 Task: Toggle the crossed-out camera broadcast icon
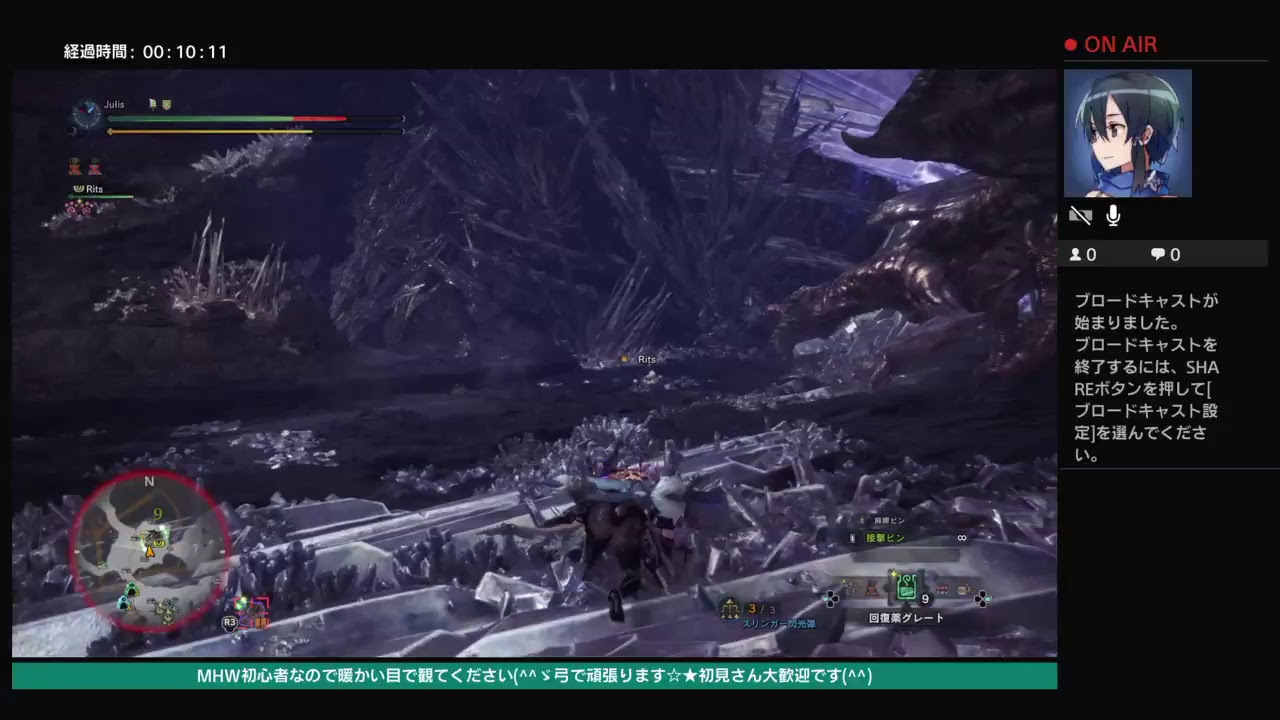tap(1080, 215)
